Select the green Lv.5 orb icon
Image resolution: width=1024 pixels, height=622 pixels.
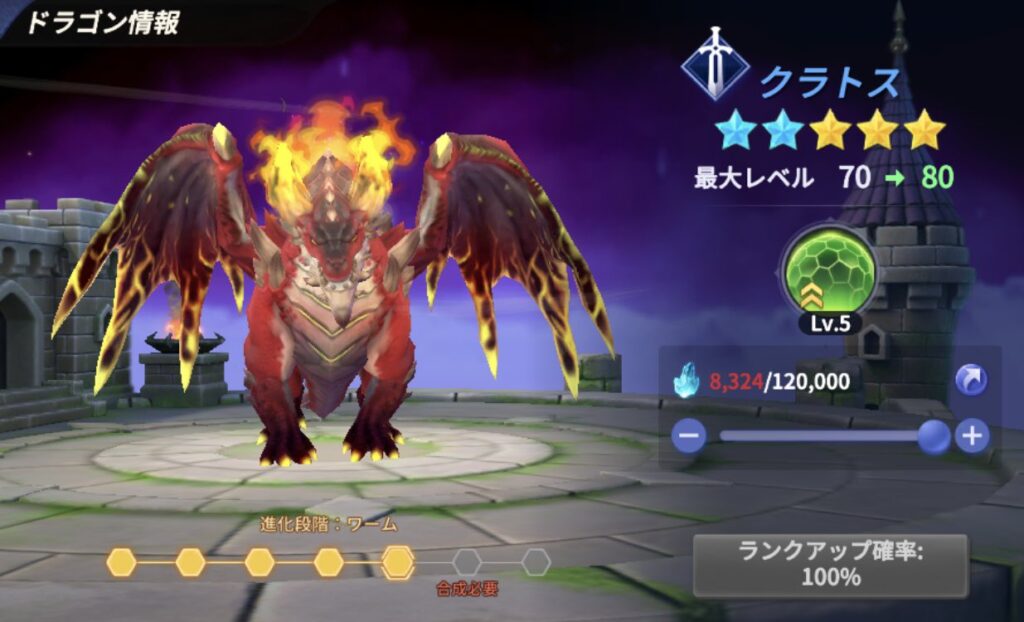click(x=830, y=271)
